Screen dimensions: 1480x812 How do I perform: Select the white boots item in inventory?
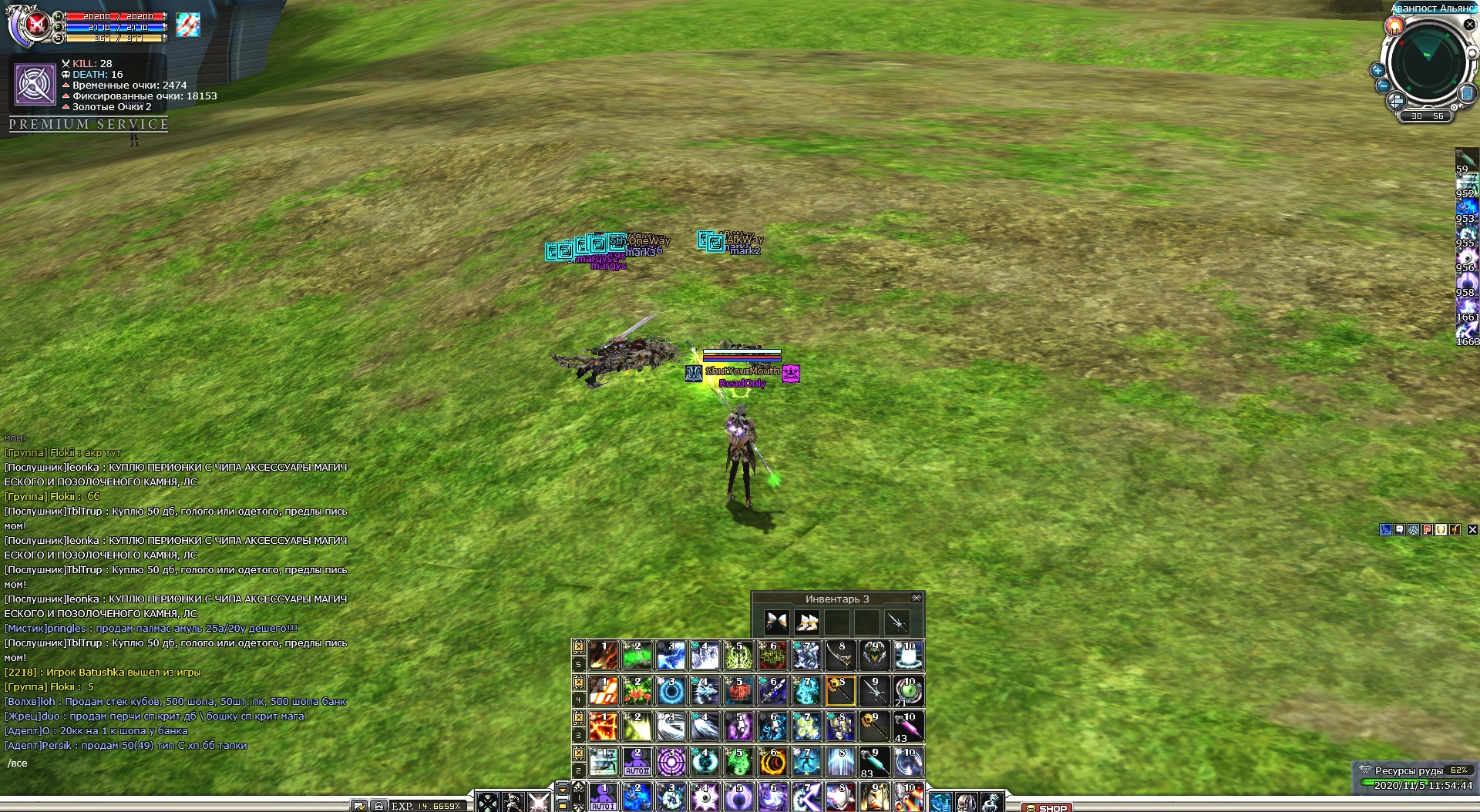coord(807,622)
